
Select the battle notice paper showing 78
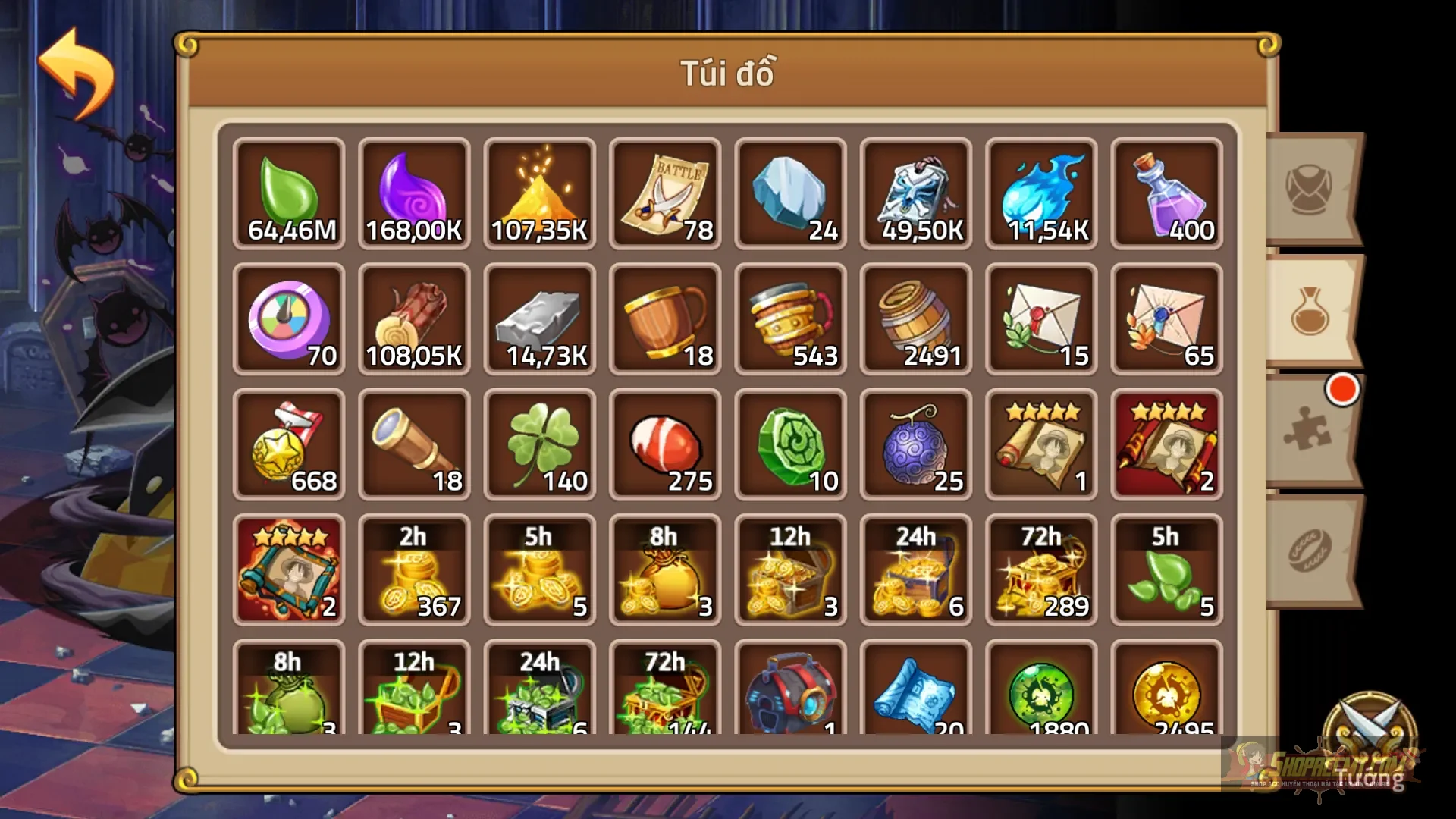tap(665, 193)
